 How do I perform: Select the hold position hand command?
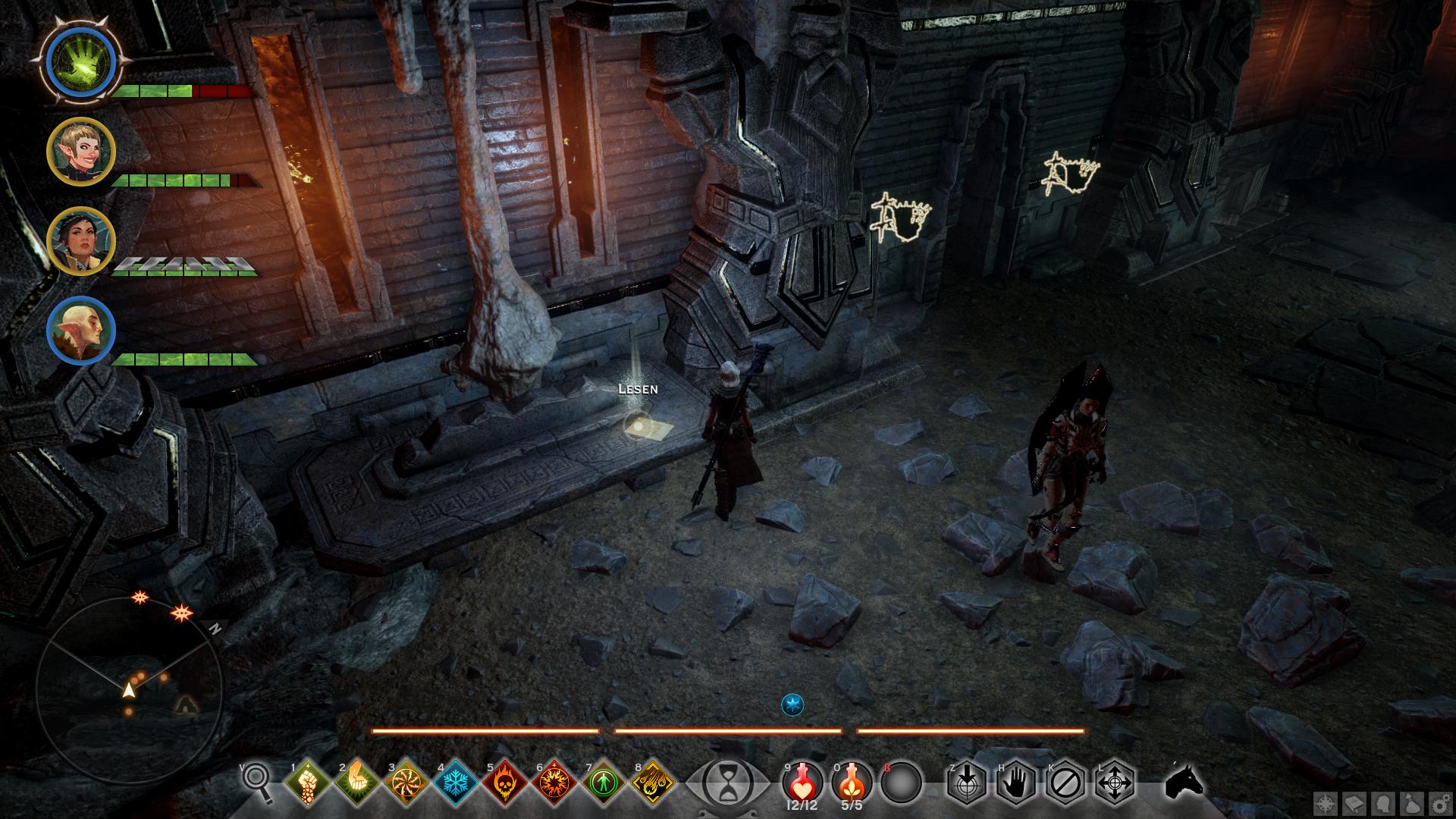pos(1016,782)
